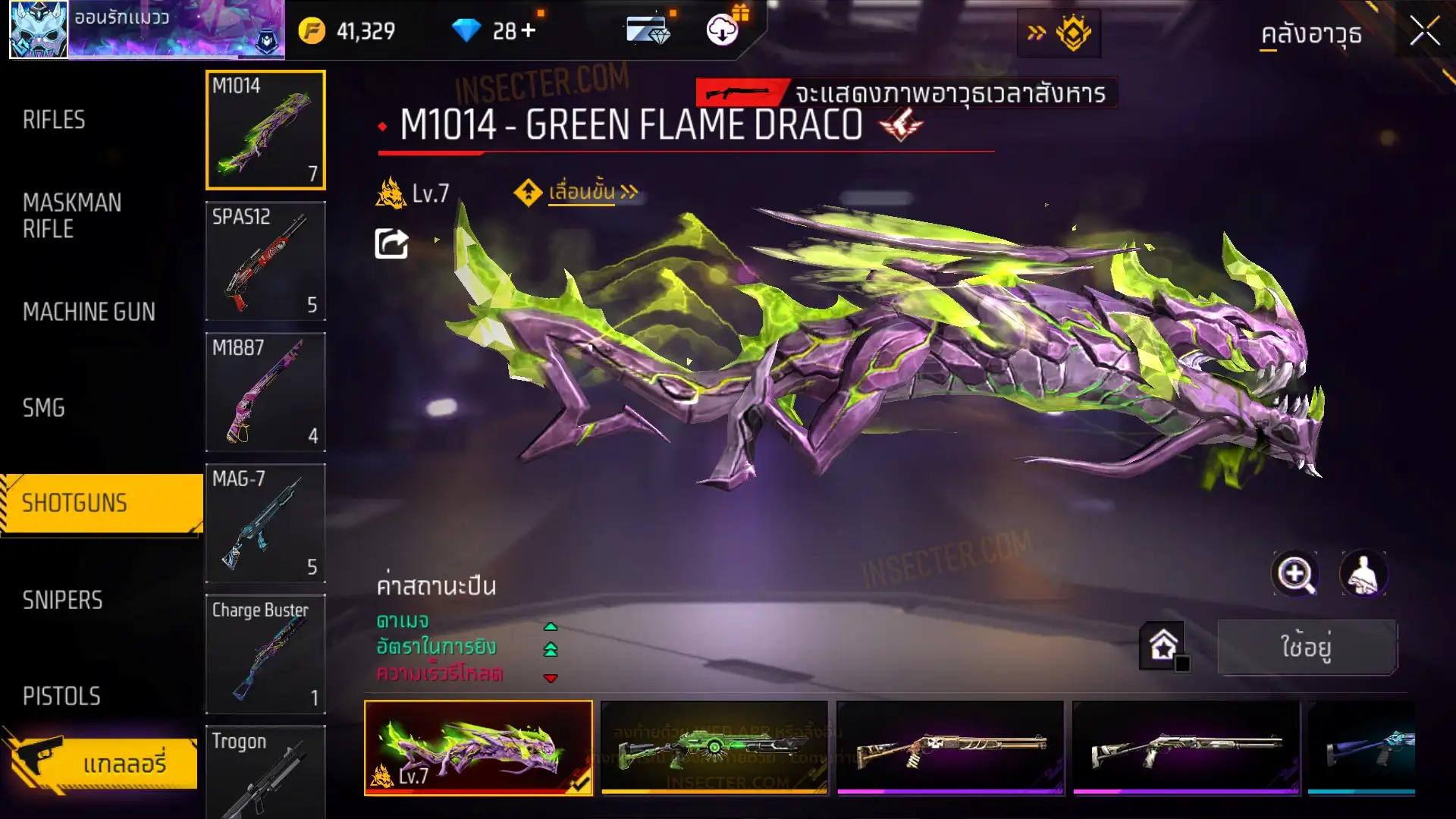This screenshot has width=1456, height=819.
Task: Zoom in with the magnifier icon
Action: coord(1295,574)
